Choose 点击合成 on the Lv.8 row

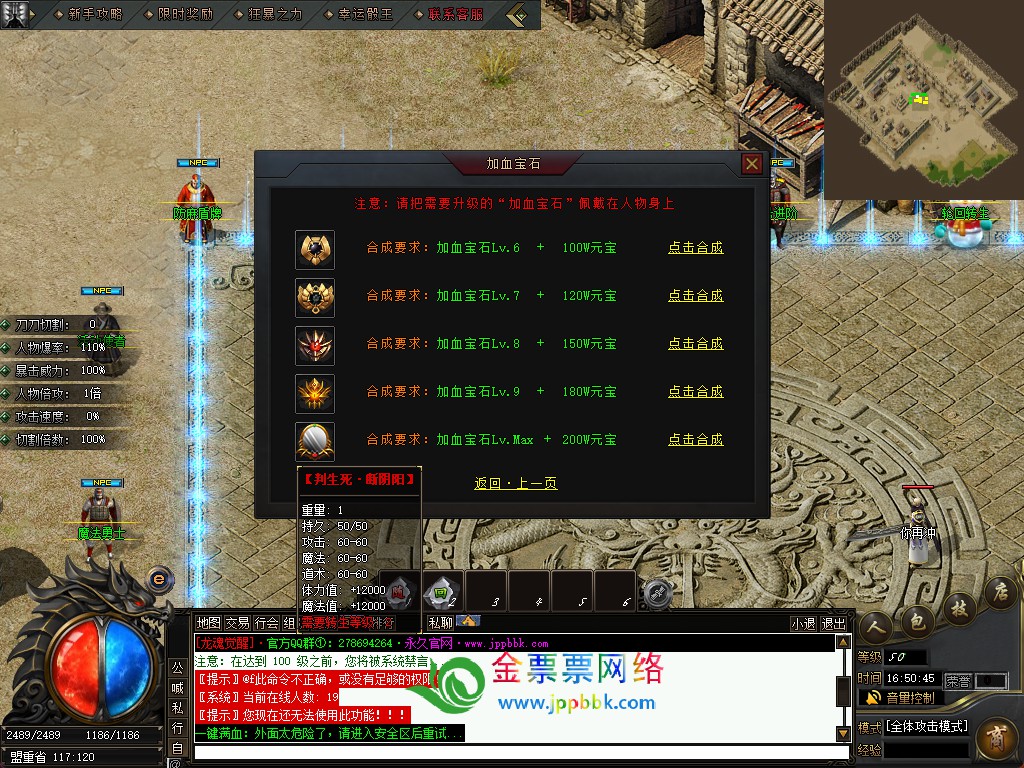point(695,344)
